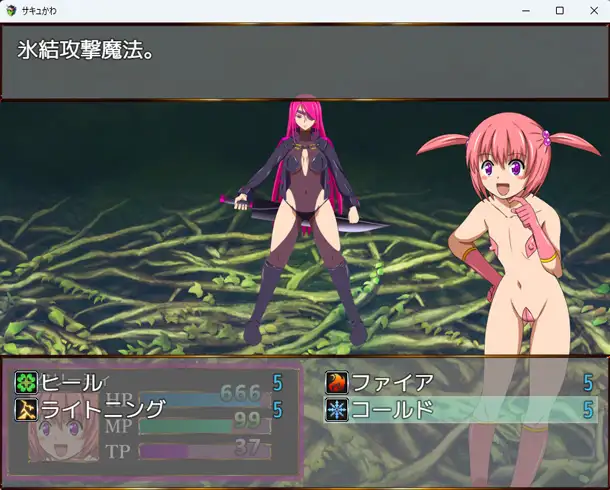This screenshot has height=490, width=610.
Task: Choose the ライトニング lightning skill
Action: click(100, 409)
